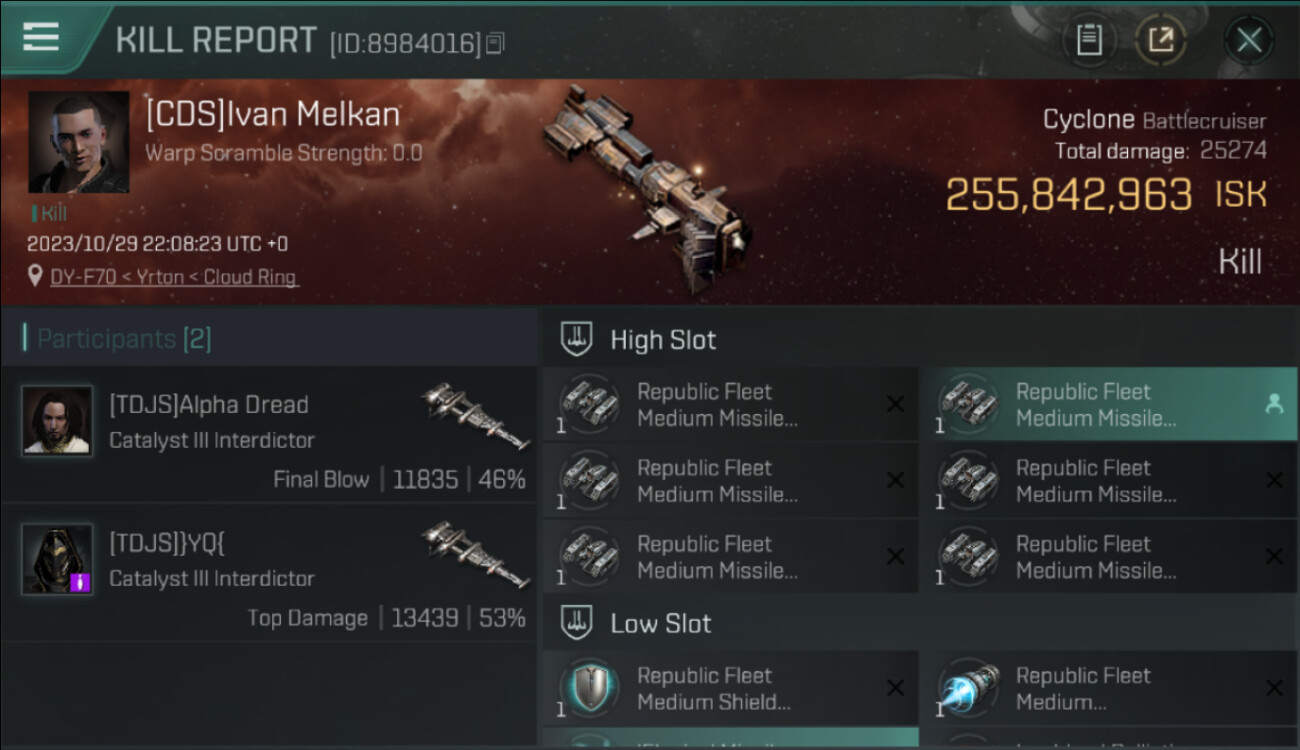Open the DY-F70 location link
This screenshot has height=750, width=1300.
(174, 277)
